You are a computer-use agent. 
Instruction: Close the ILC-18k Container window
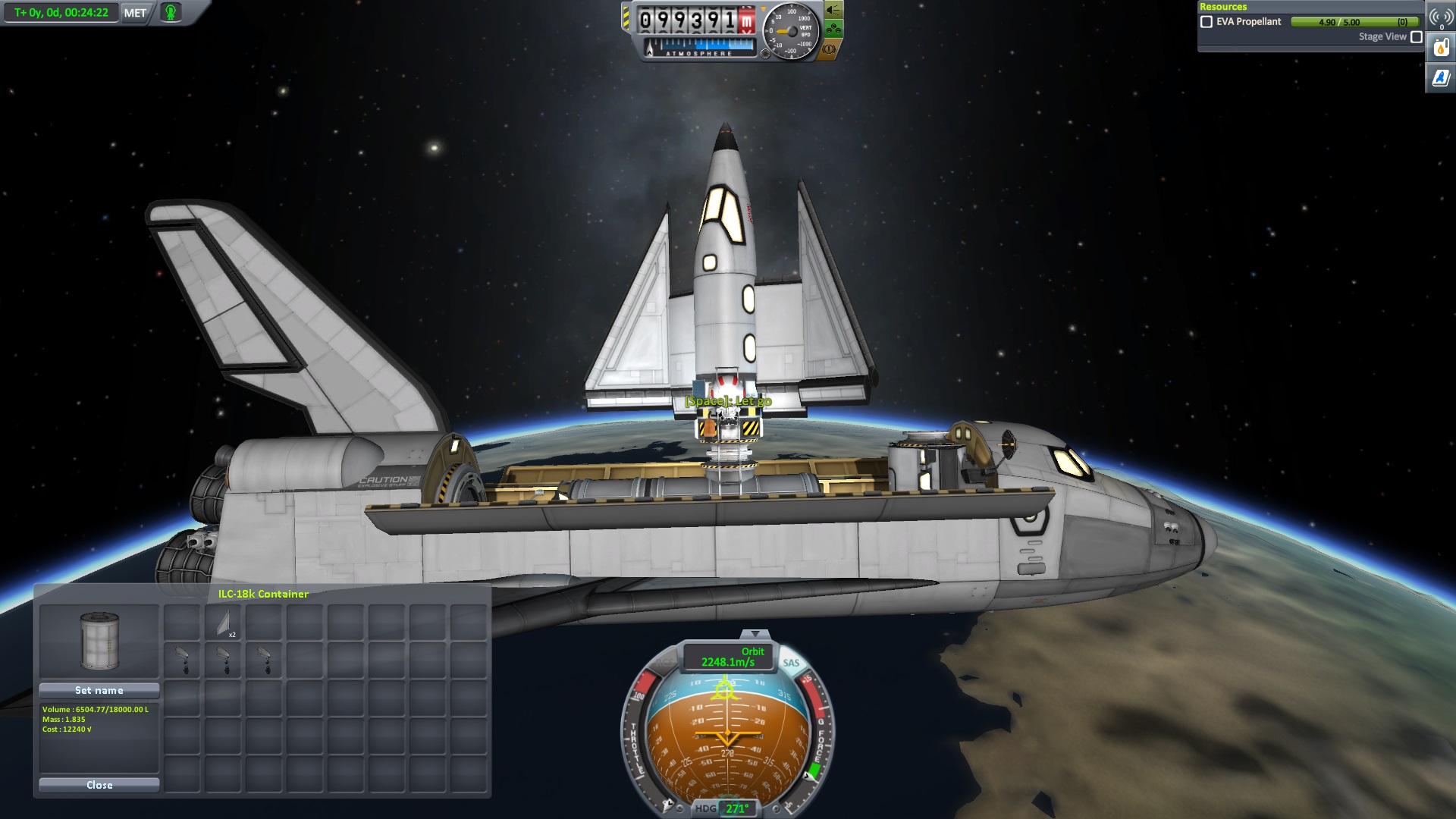(99, 785)
